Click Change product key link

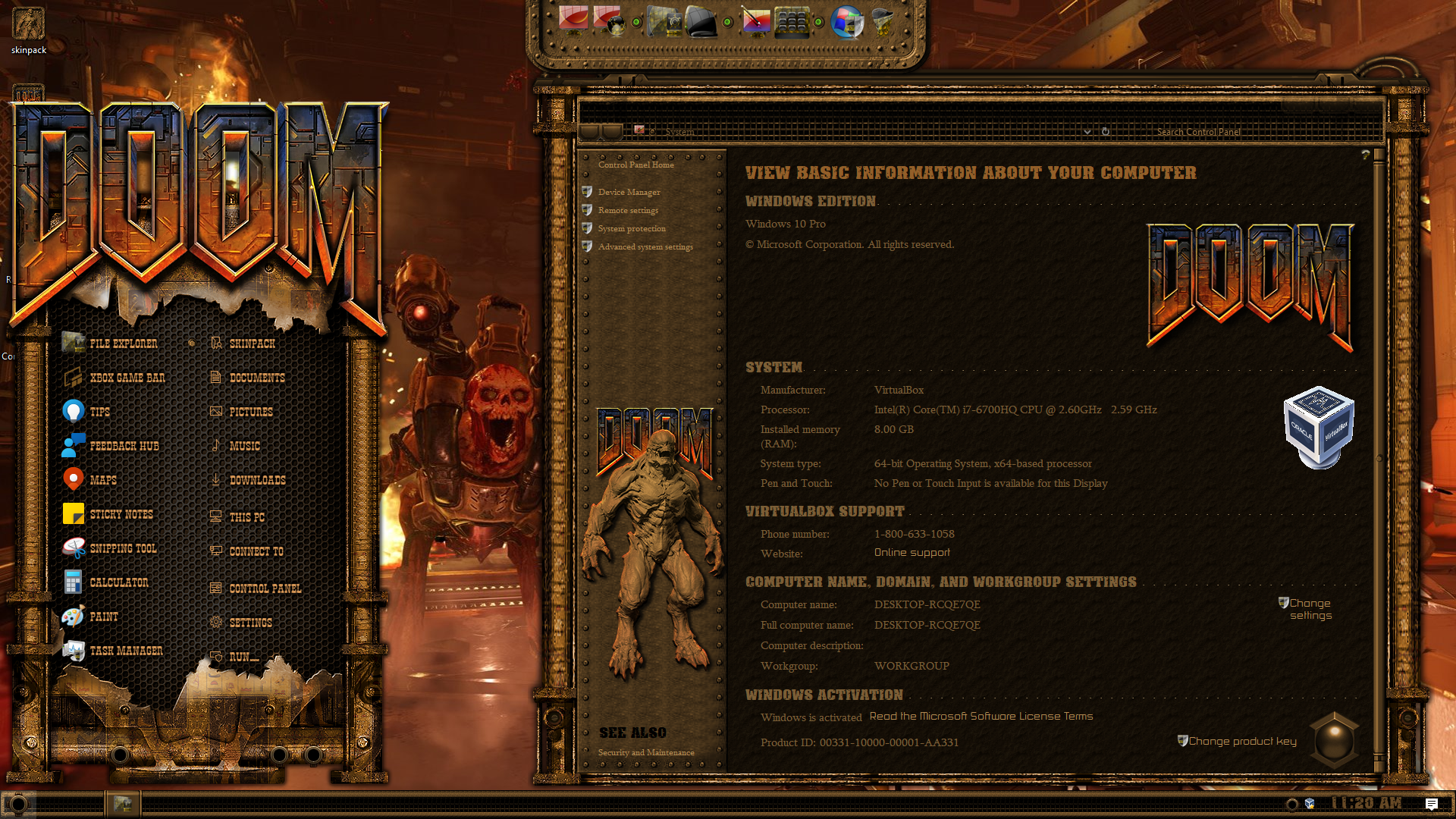1241,741
